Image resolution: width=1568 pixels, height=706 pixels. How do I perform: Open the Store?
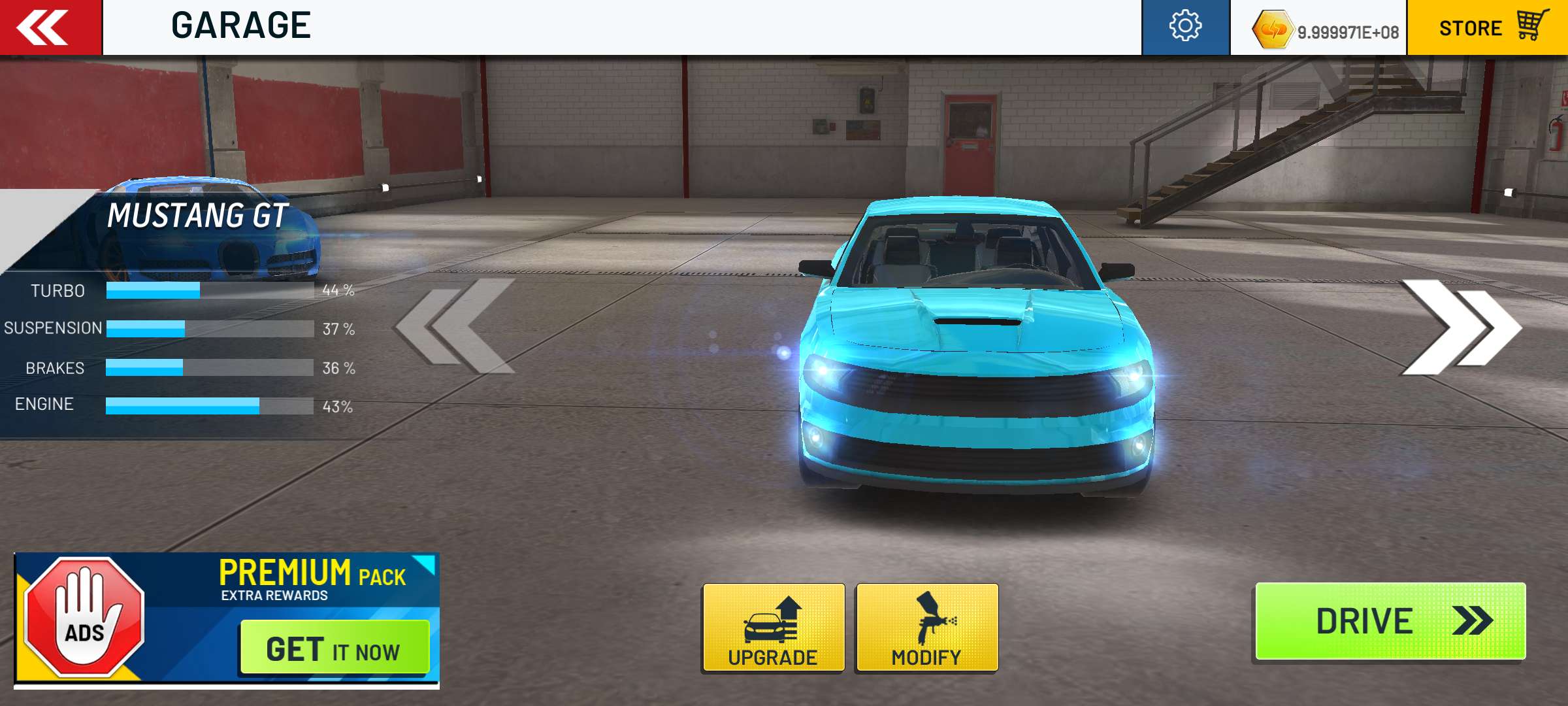1488,27
